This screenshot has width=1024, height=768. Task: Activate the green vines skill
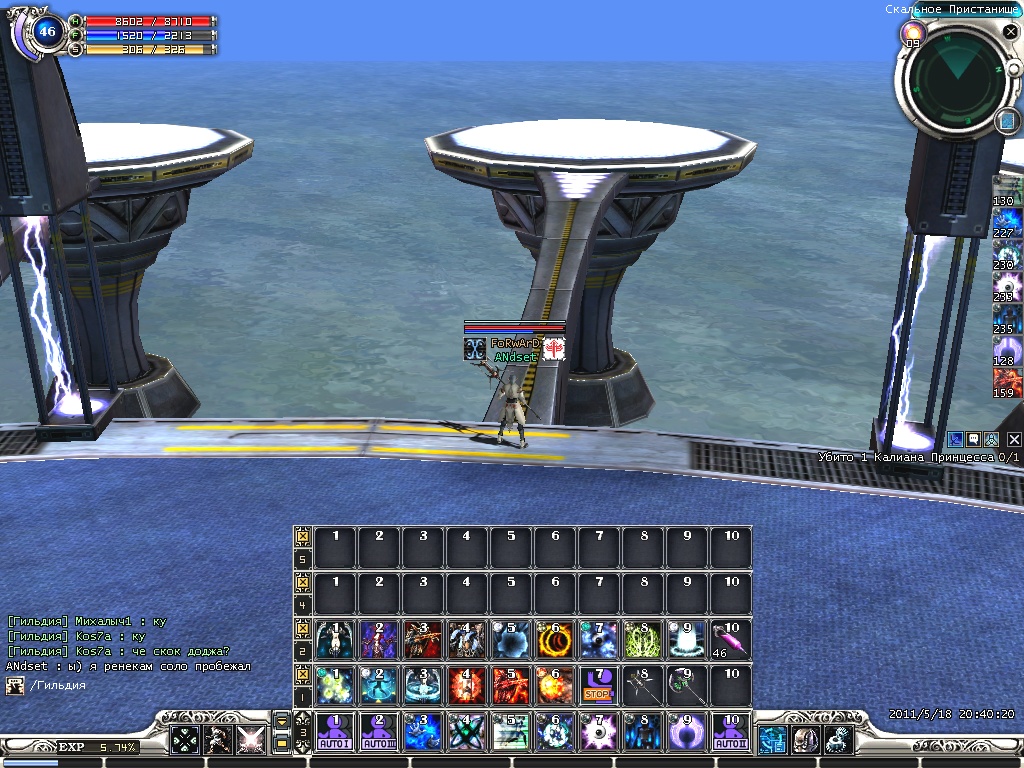[642, 638]
